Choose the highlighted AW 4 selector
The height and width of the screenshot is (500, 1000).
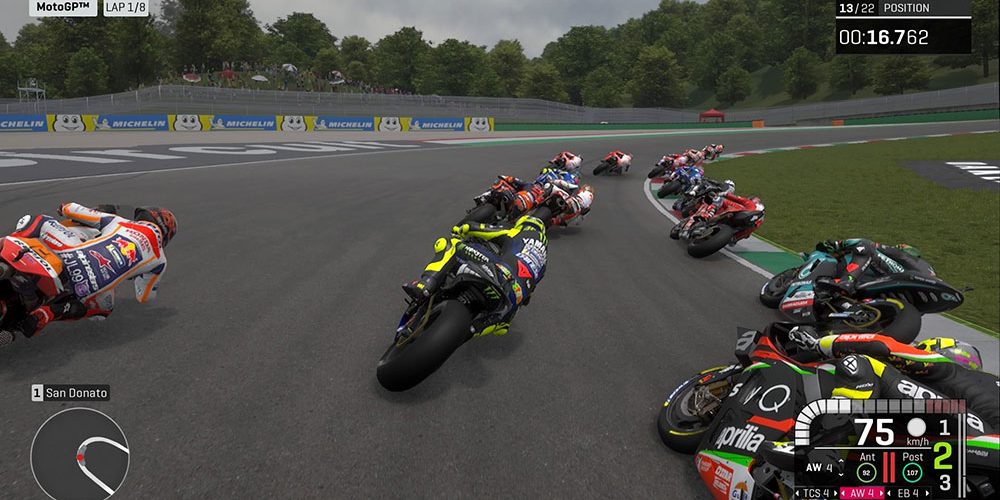[x=862, y=493]
